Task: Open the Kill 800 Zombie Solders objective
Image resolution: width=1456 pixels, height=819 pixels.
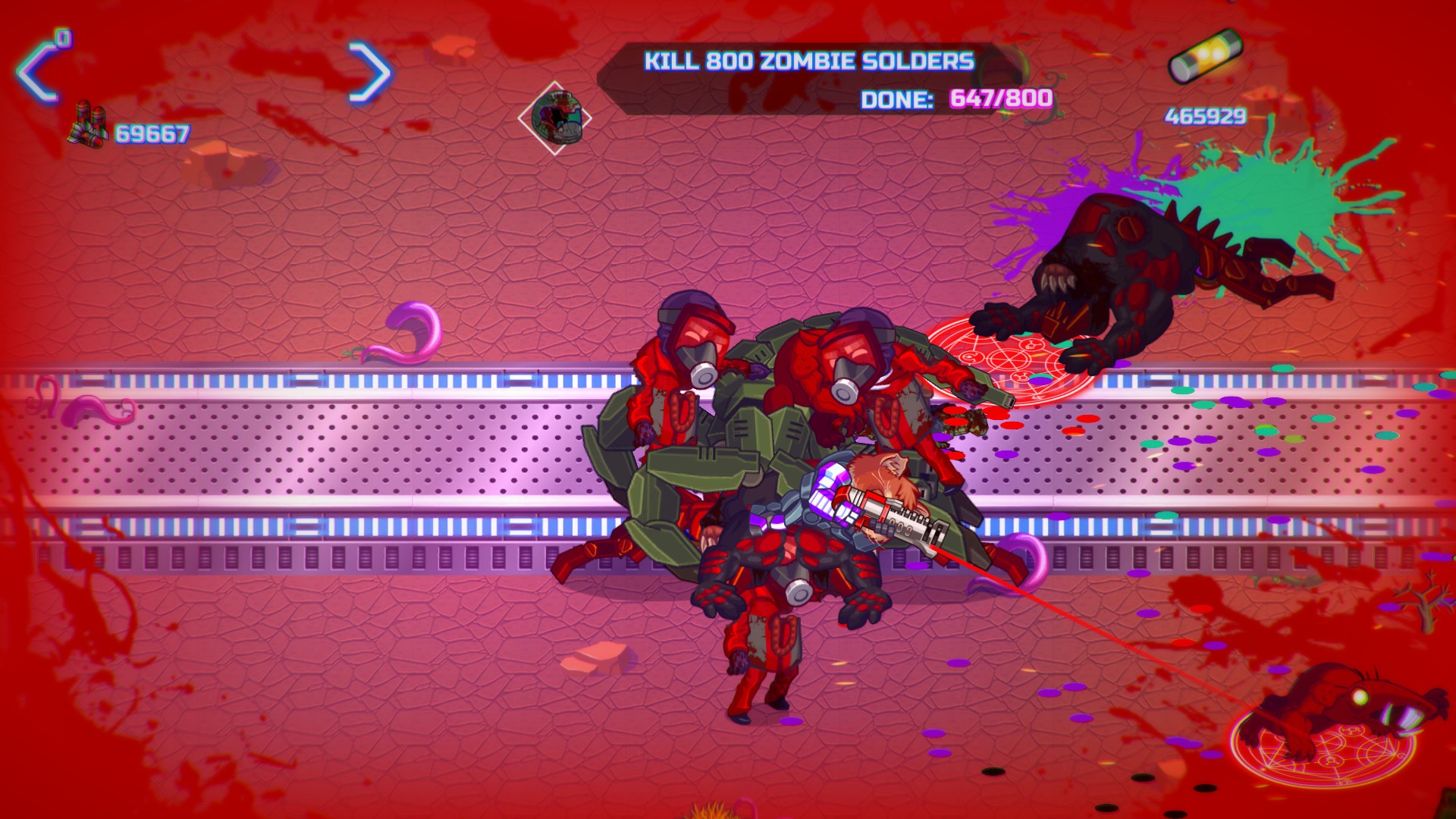Action: (x=808, y=61)
